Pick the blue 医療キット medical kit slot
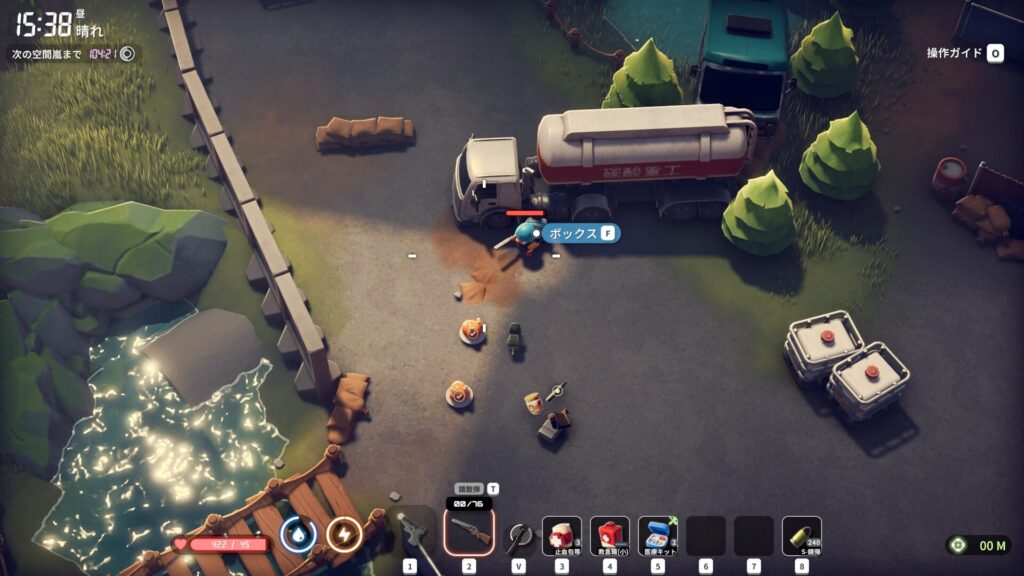 [x=658, y=535]
